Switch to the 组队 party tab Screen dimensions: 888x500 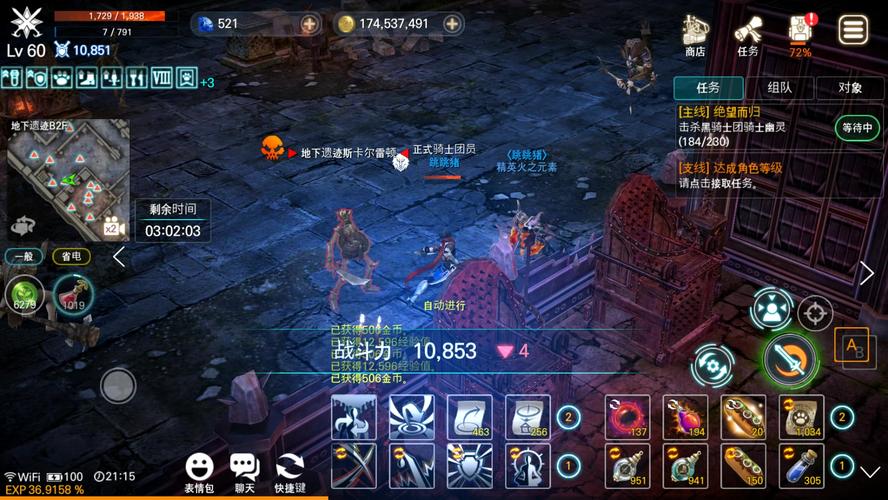tap(780, 88)
